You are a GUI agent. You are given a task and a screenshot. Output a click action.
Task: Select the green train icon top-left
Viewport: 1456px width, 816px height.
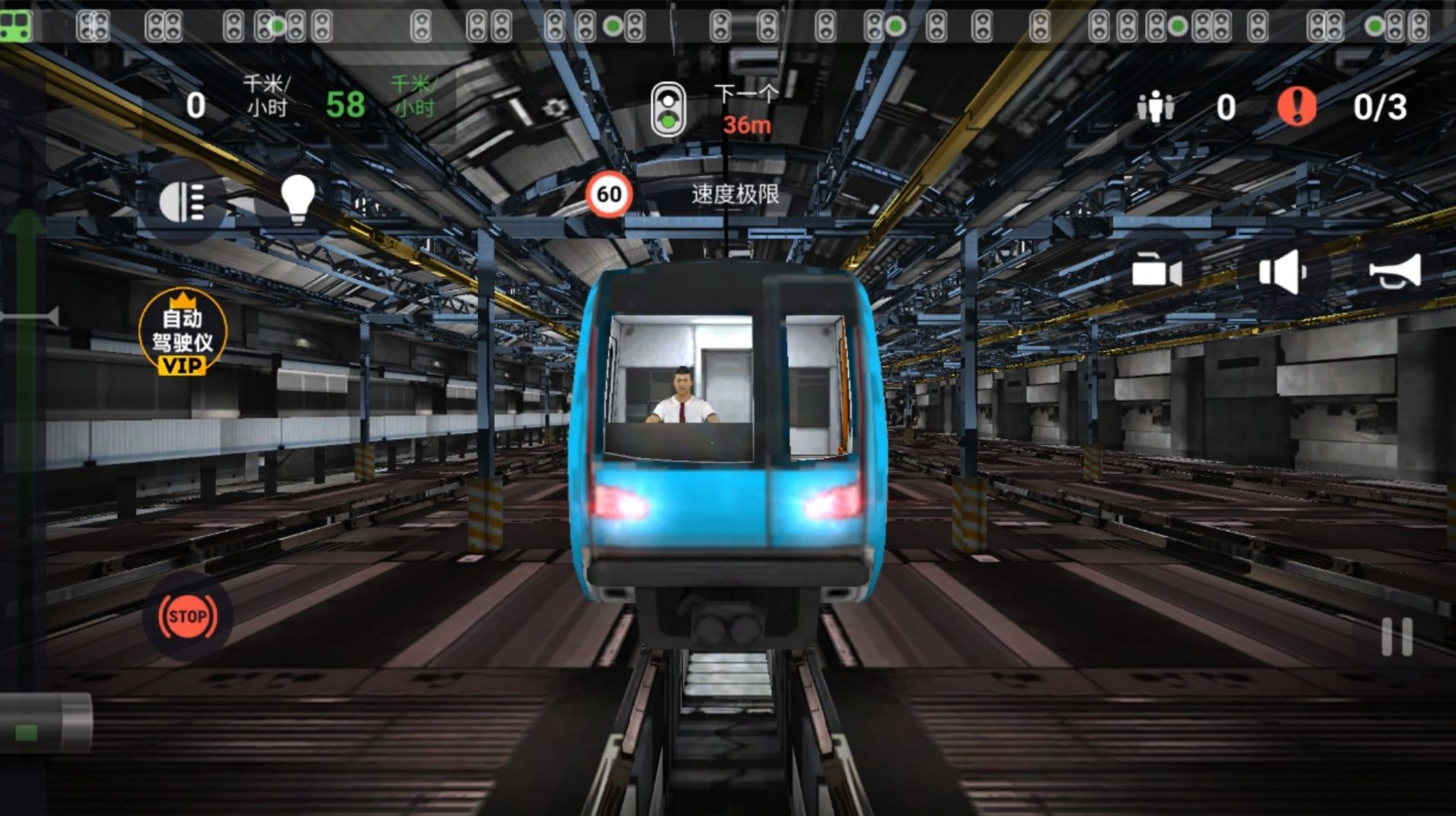tap(14, 27)
